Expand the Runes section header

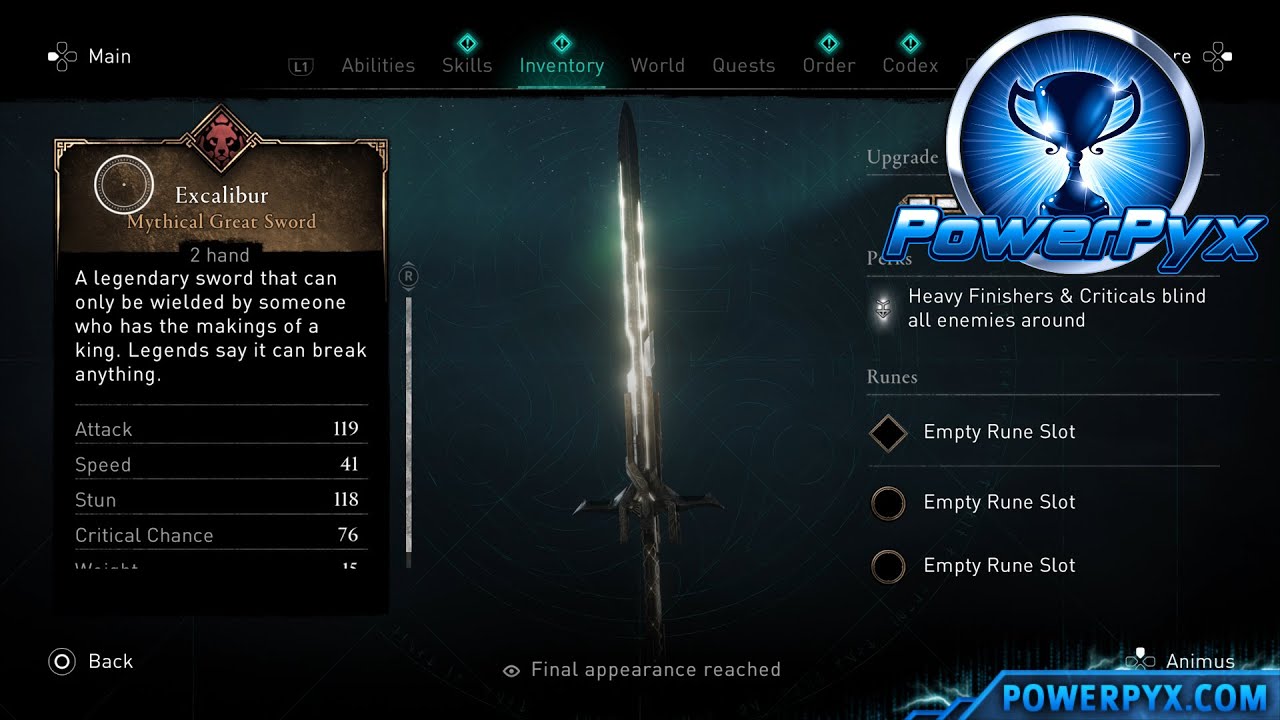pyautogui.click(x=891, y=377)
